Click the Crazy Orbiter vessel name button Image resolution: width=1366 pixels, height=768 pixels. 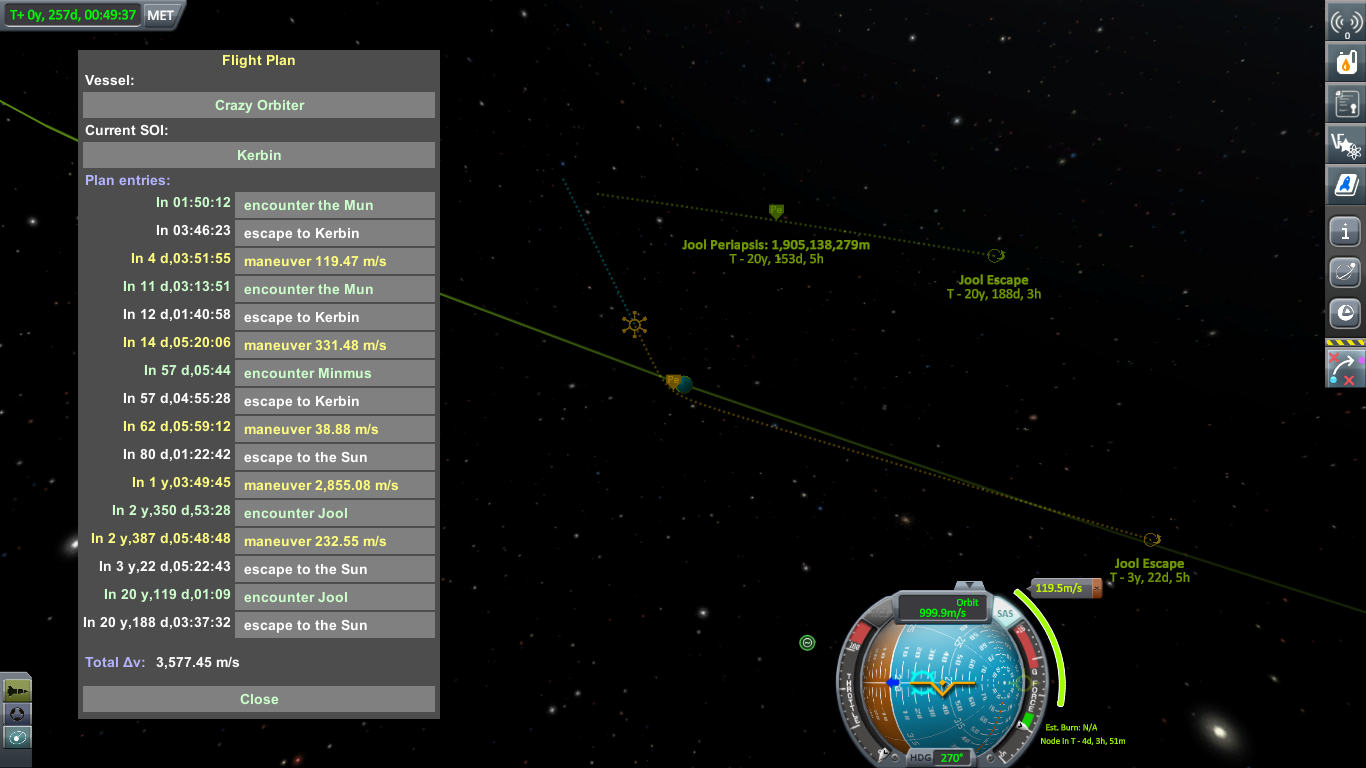coord(259,105)
